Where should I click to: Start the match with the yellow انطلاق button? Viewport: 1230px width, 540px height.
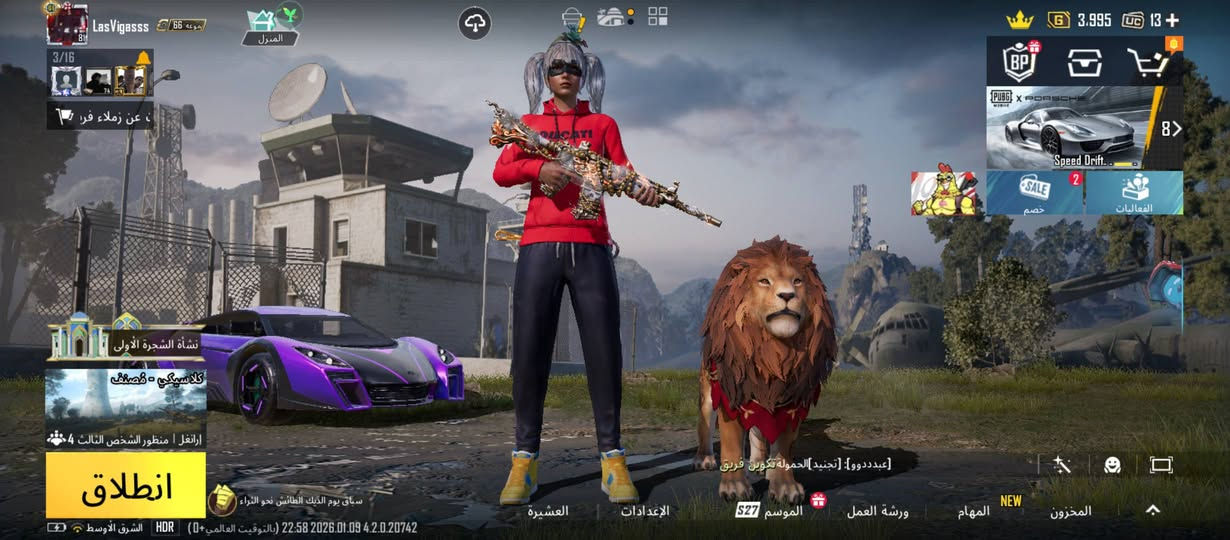pos(126,485)
